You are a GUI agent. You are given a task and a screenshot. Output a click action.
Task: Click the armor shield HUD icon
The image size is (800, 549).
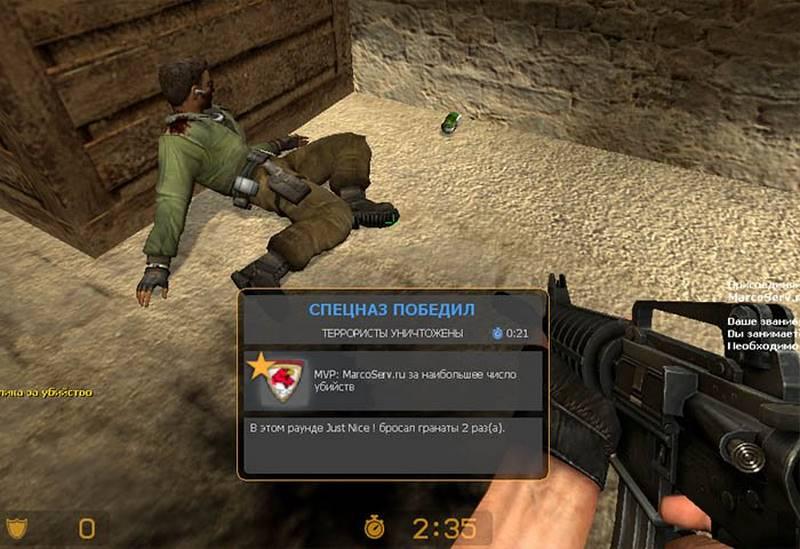click(19, 526)
